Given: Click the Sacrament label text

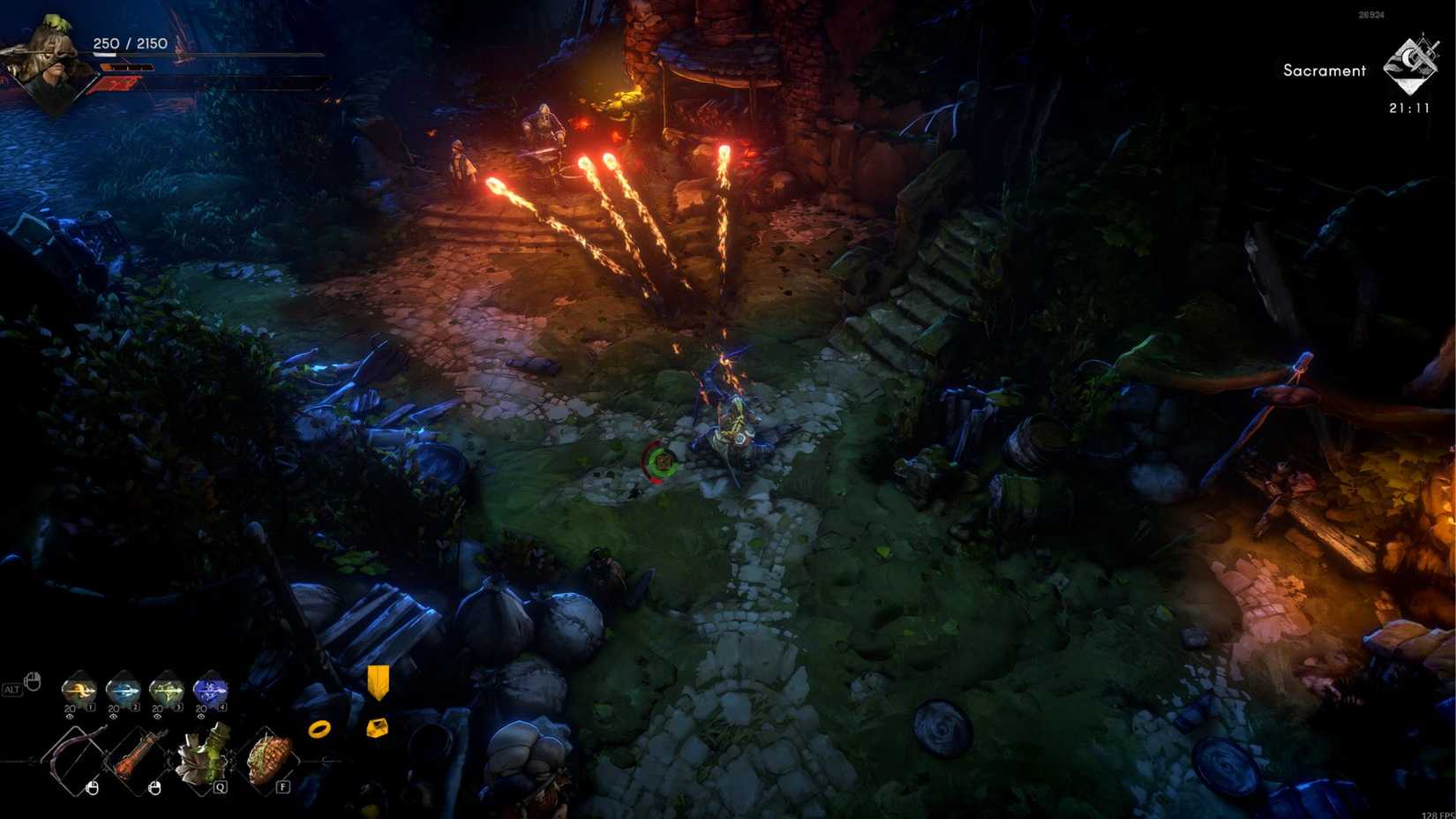Looking at the screenshot, I should 1324,71.
